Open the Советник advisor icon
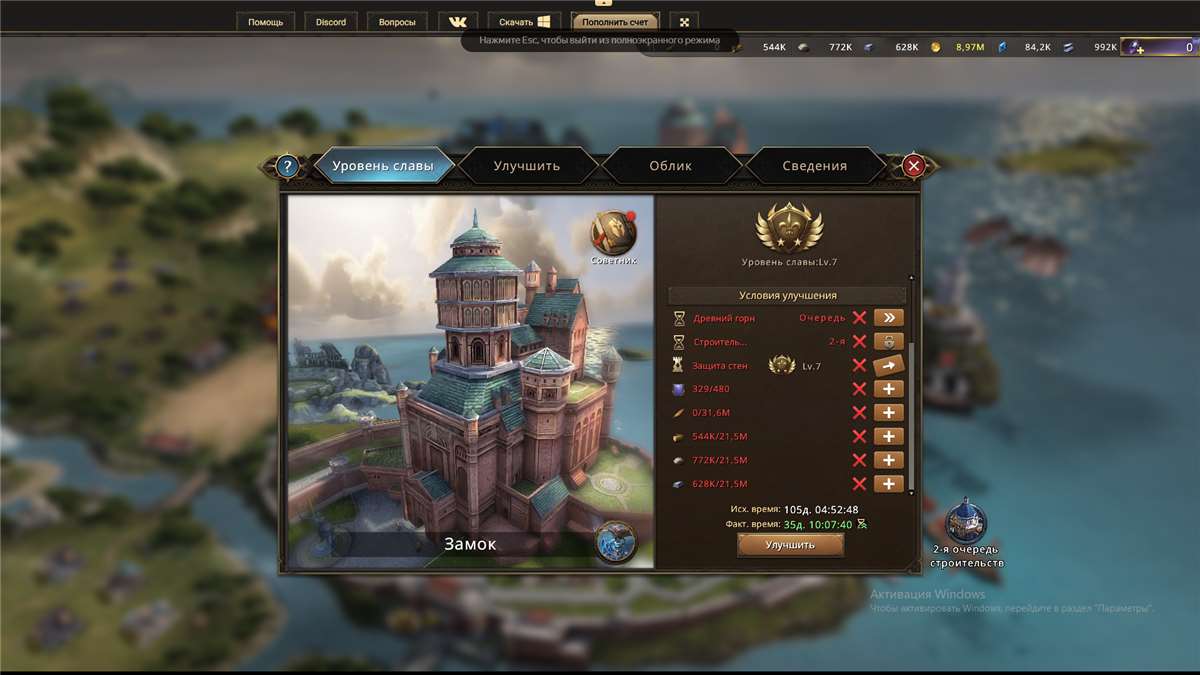The image size is (1200, 675). click(613, 234)
